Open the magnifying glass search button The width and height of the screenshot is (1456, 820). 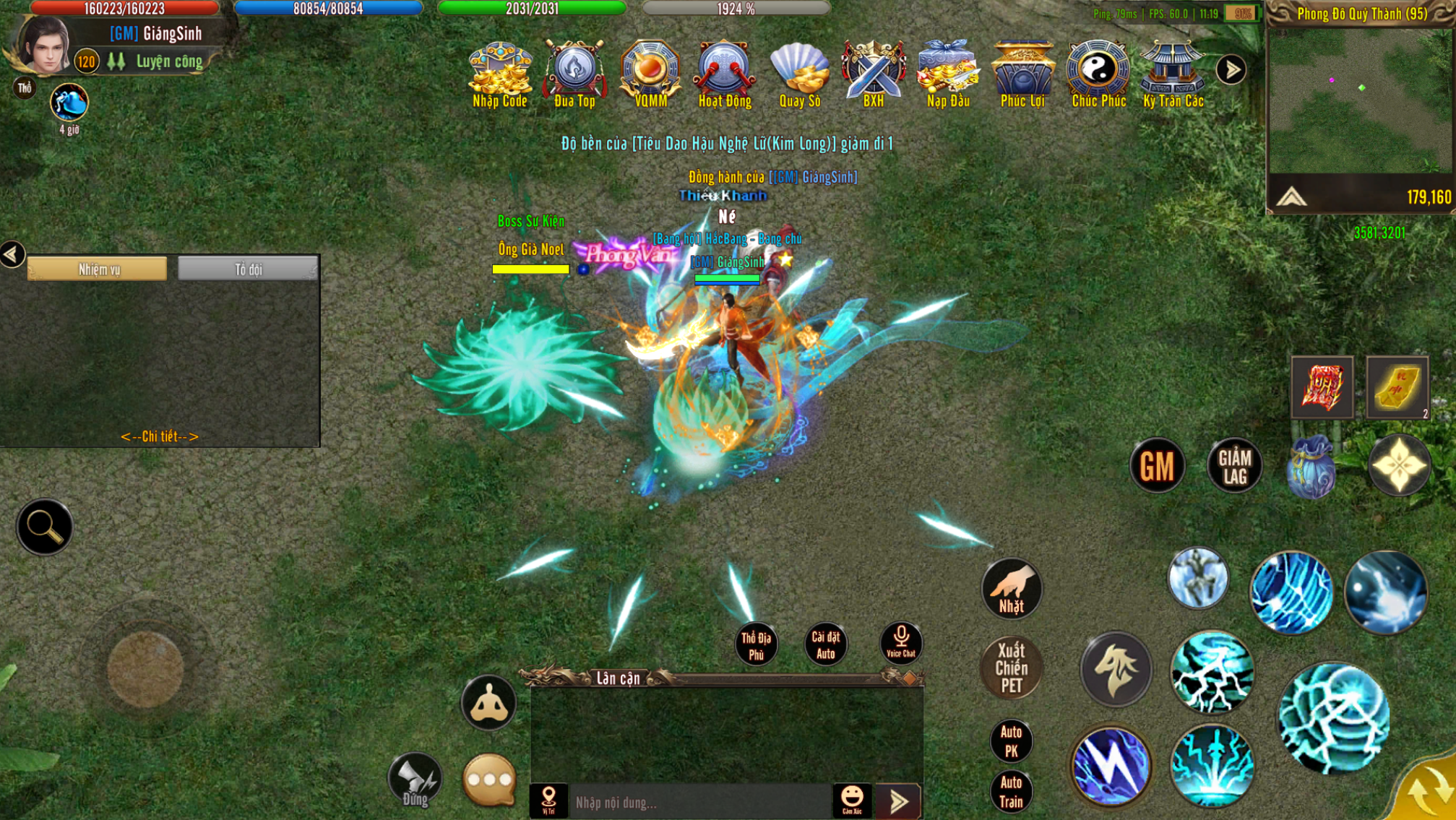(44, 527)
